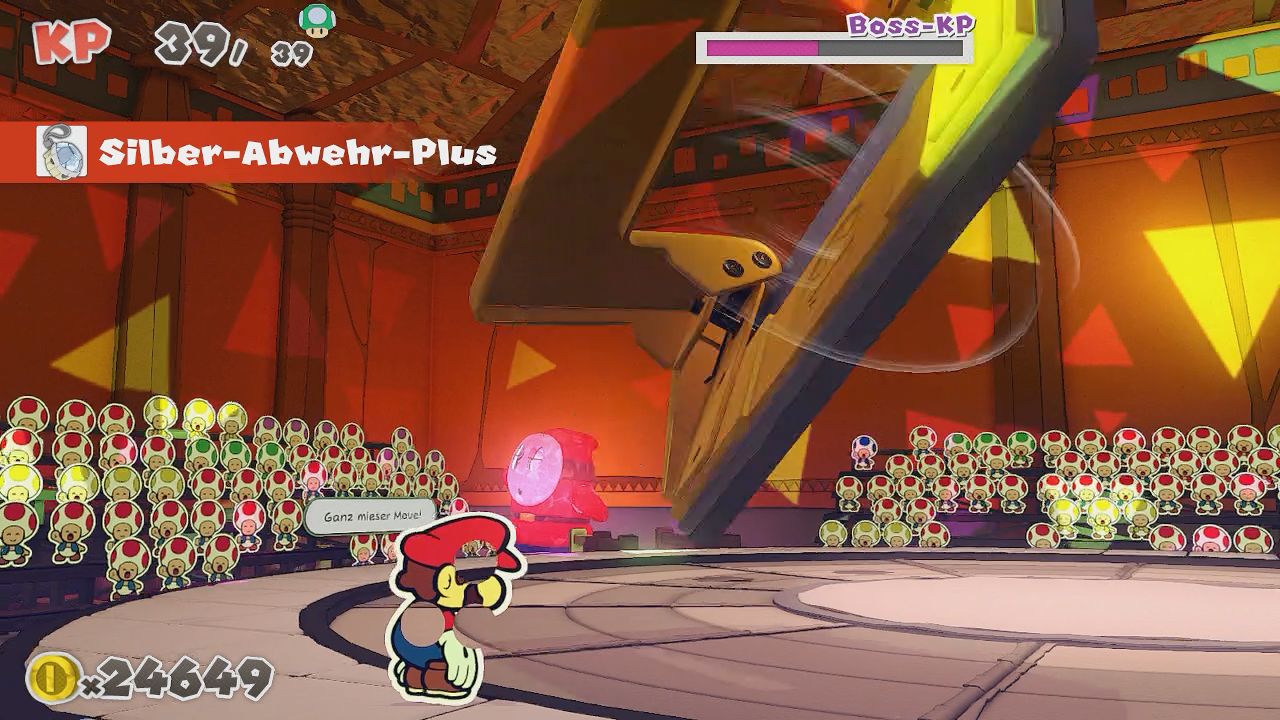Click the green 1-Up mushroom icon
The image size is (1280, 720).
(x=317, y=19)
